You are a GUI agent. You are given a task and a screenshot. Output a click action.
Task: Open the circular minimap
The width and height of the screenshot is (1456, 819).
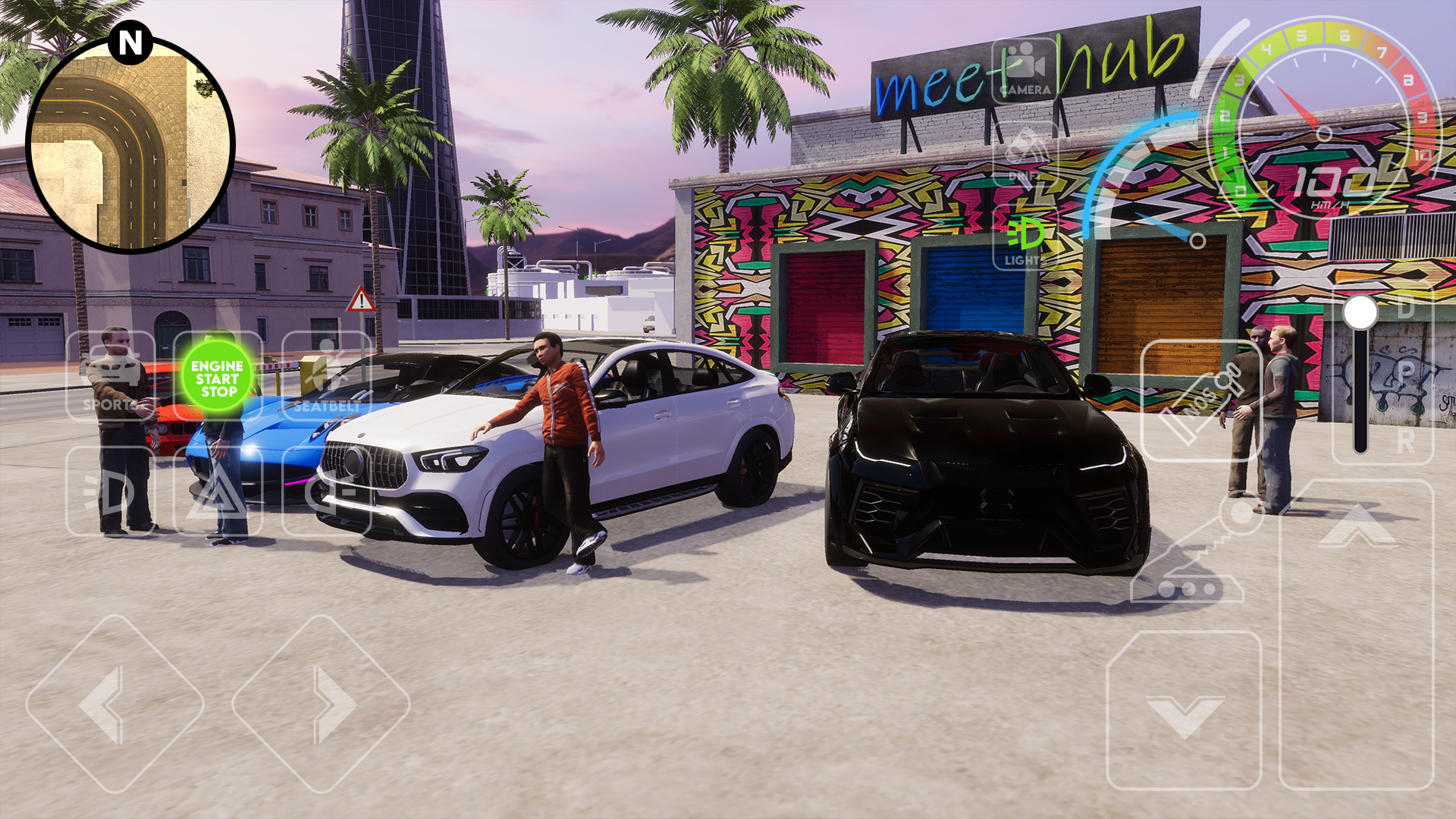130,144
